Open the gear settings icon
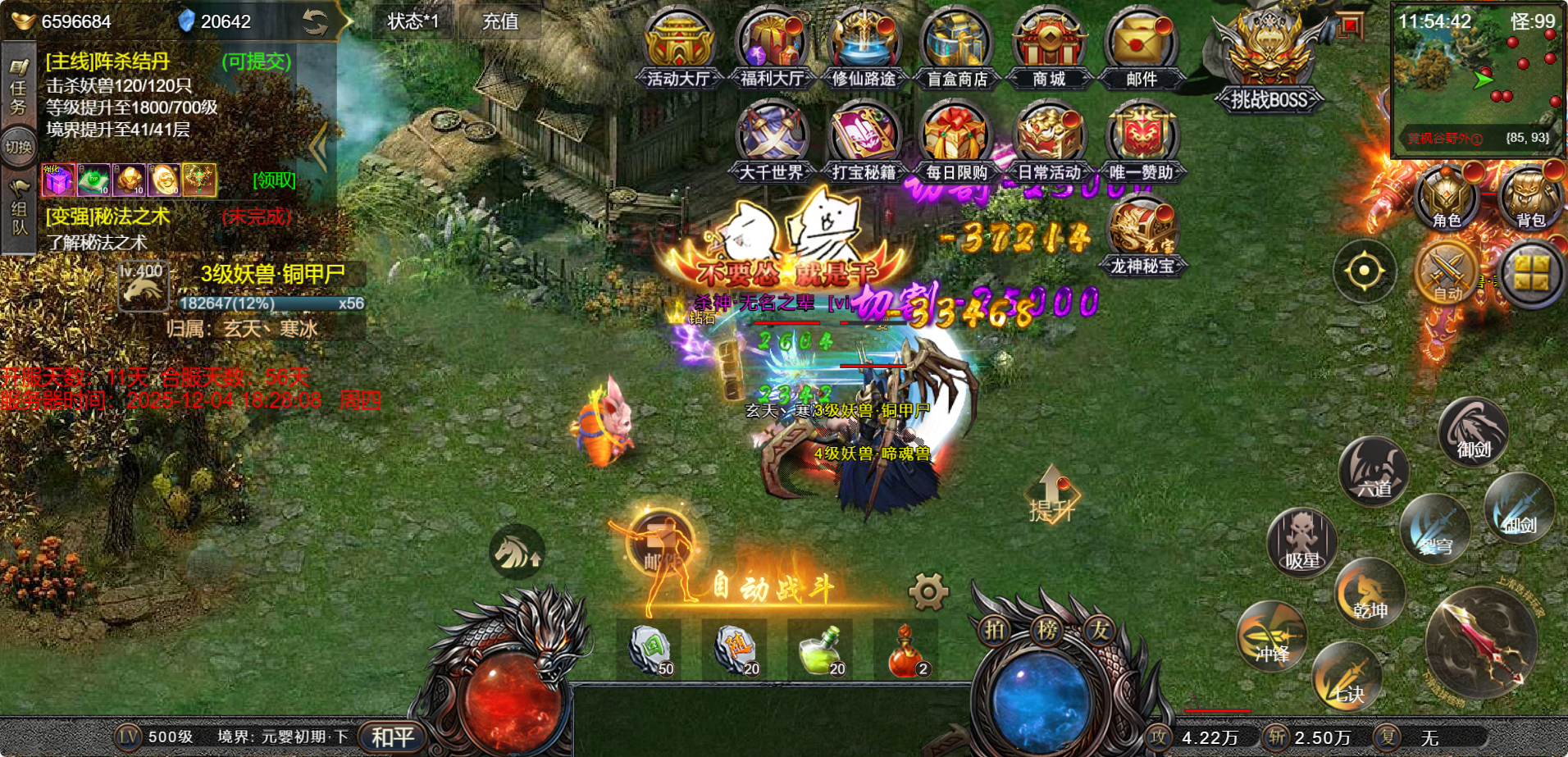This screenshot has height=757, width=1568. [x=928, y=591]
